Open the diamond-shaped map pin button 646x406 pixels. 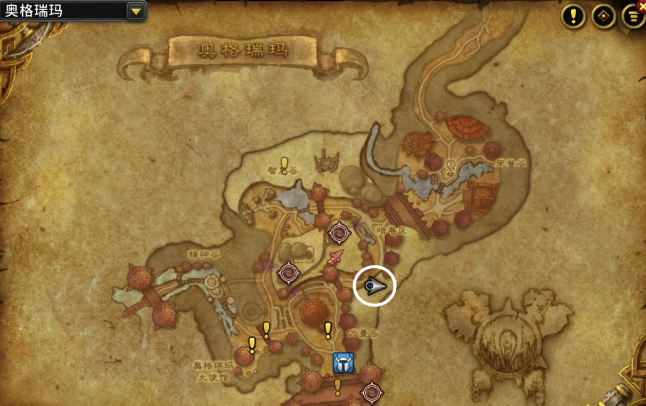click(x=603, y=15)
